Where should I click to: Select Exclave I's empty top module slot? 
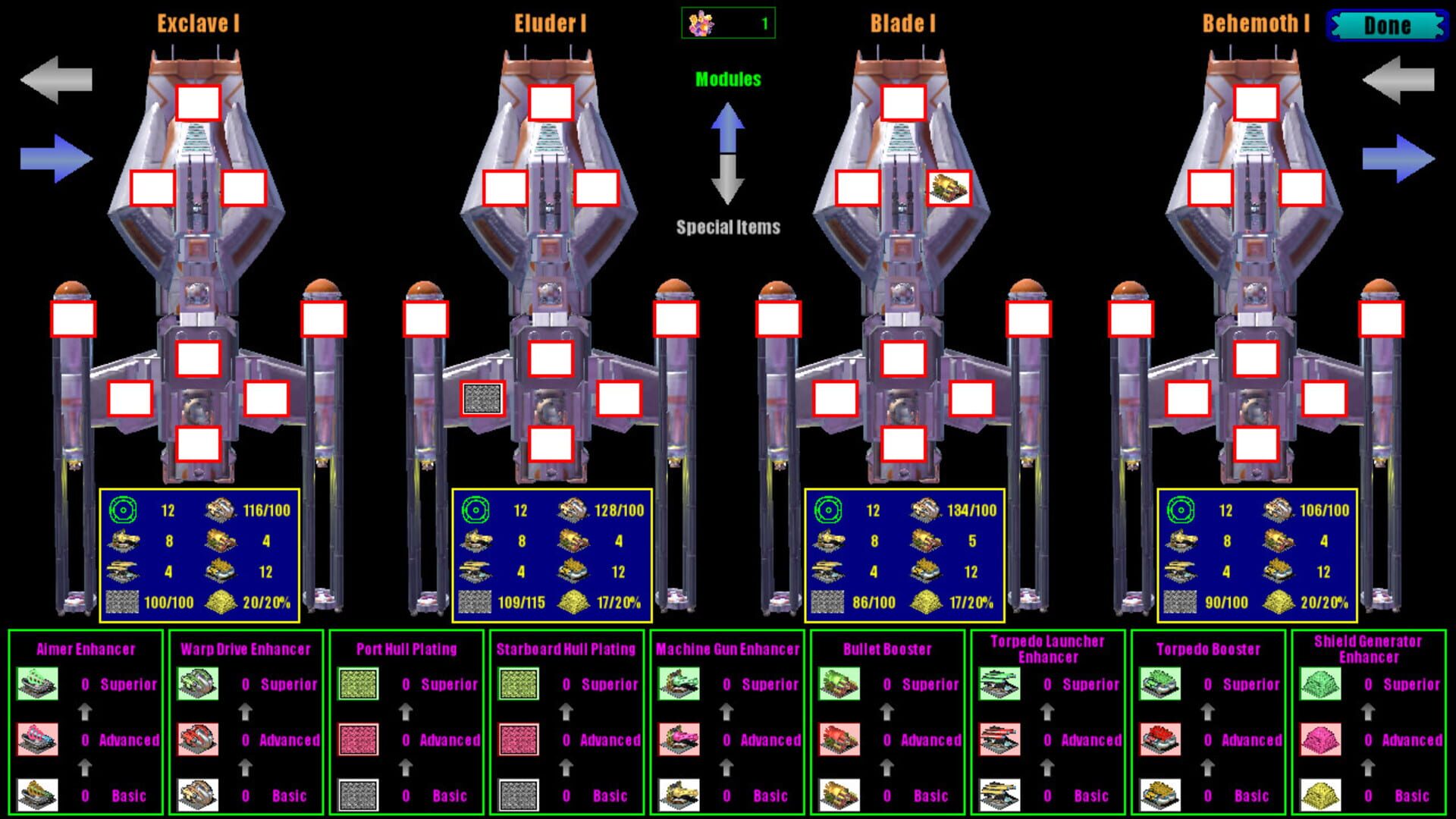pos(197,102)
